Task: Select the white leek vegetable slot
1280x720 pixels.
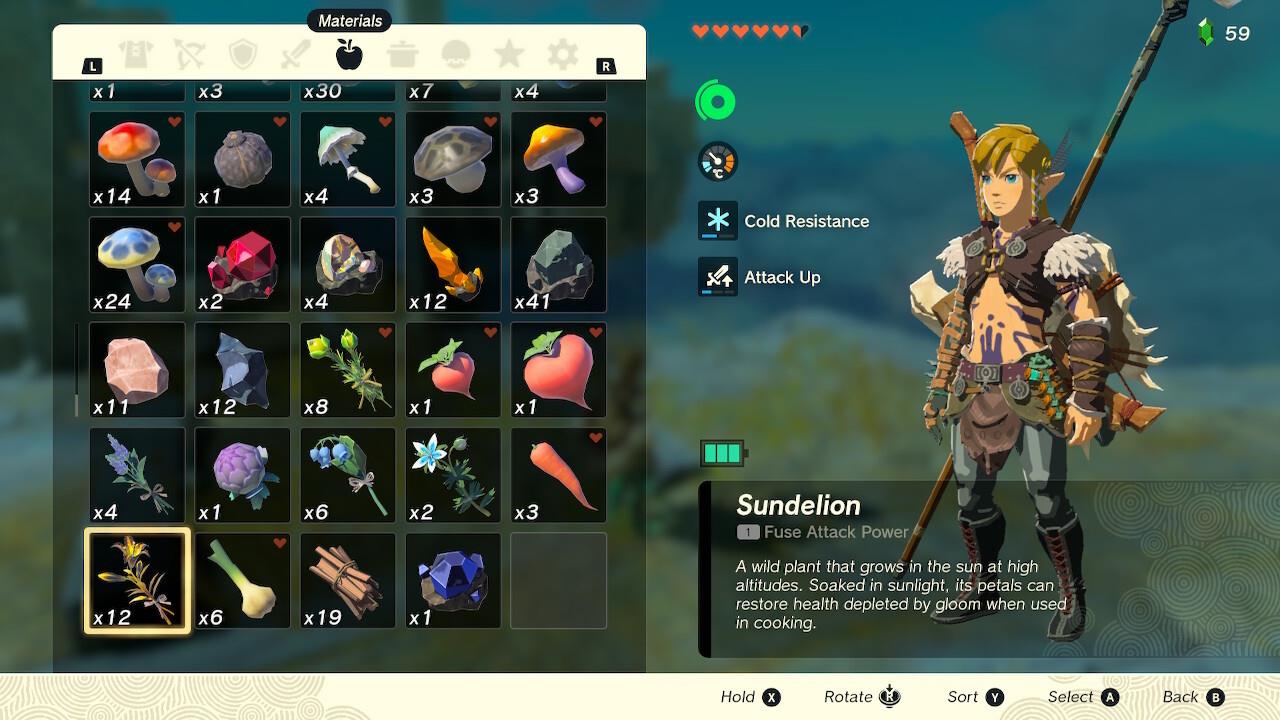Action: [243, 581]
